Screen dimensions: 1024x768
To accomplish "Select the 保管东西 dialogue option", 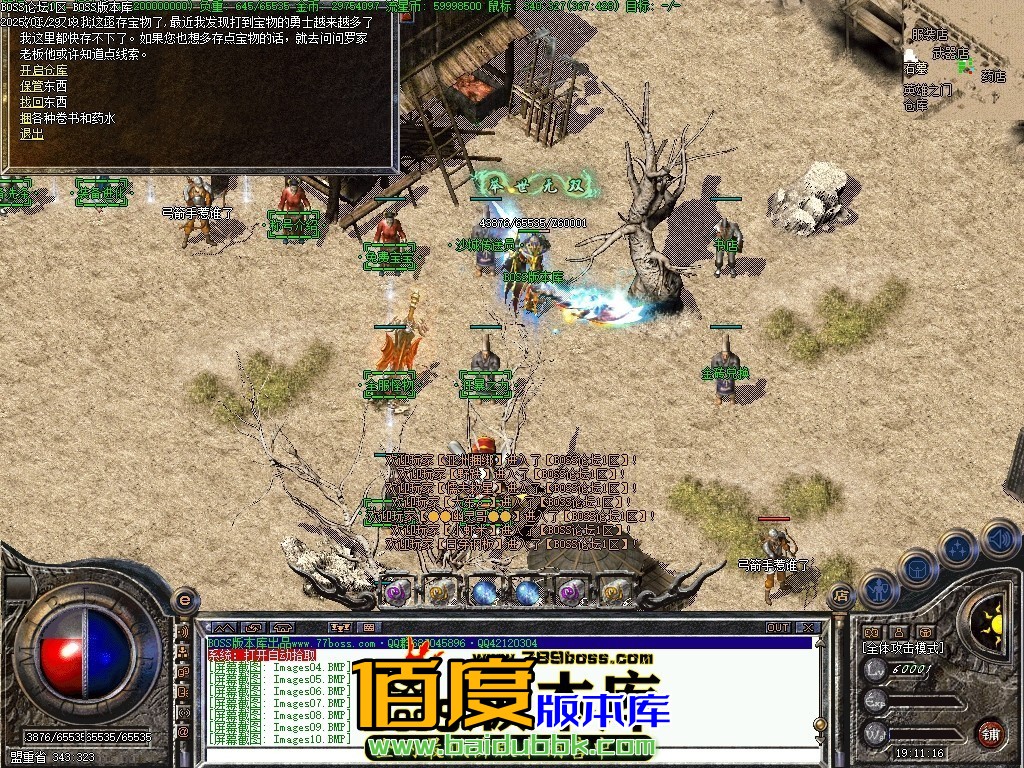I will point(44,87).
